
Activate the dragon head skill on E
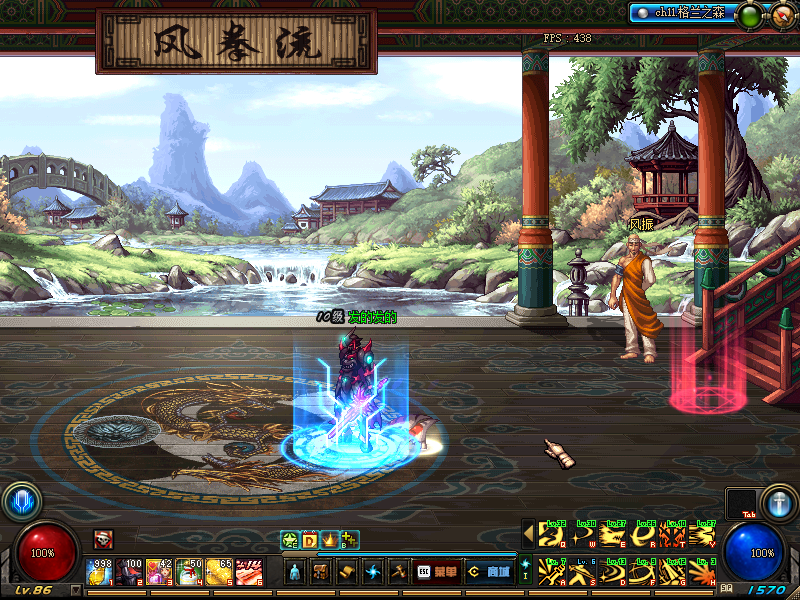coord(610,536)
